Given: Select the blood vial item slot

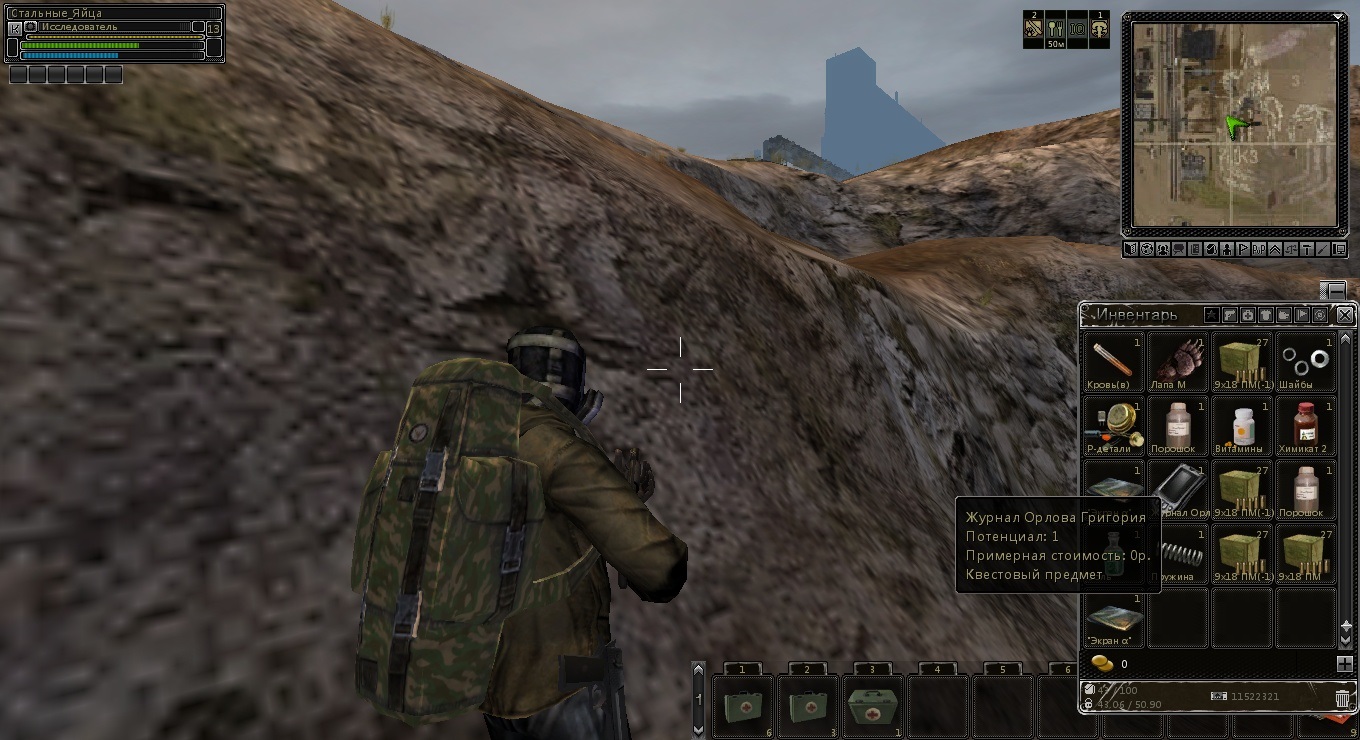Looking at the screenshot, I should coord(1113,362).
